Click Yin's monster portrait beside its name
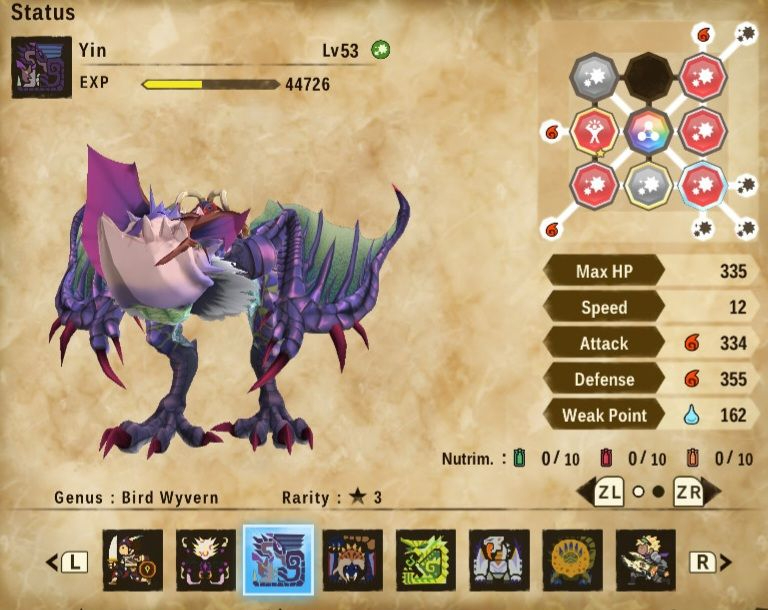Viewport: 768px width, 610px height. [x=41, y=67]
